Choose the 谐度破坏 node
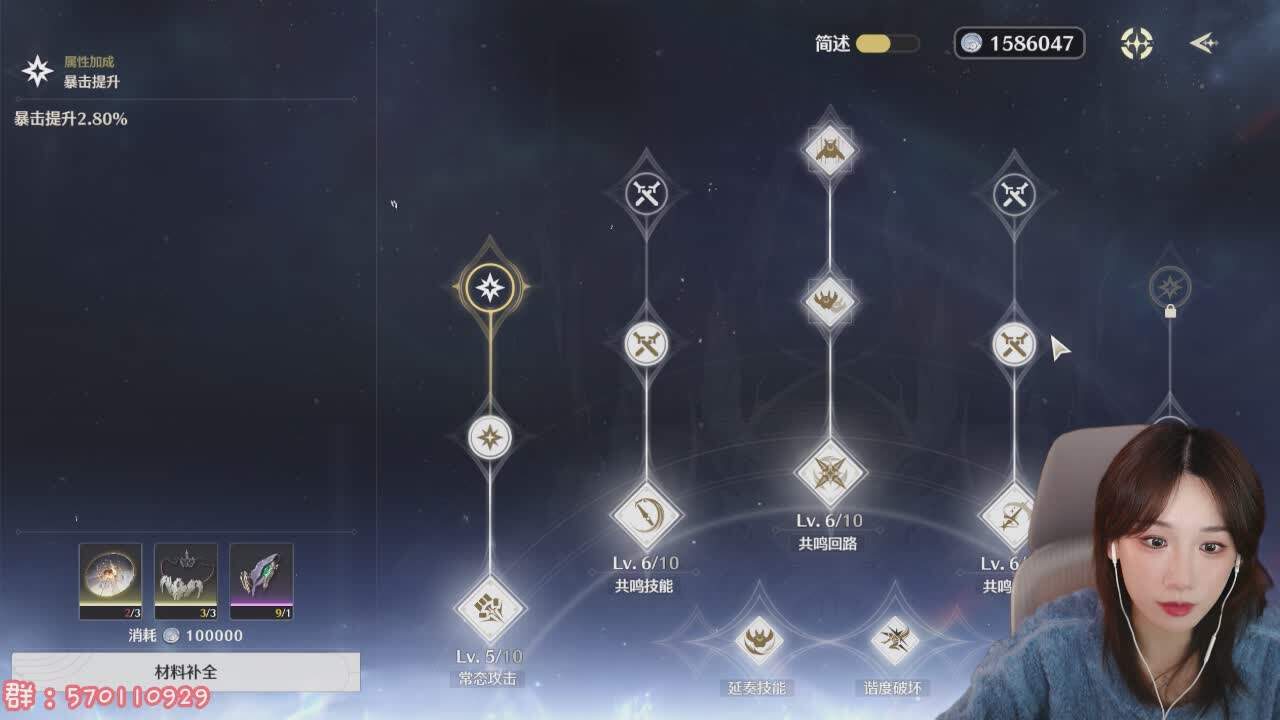Viewport: 1280px width, 720px height. point(894,640)
